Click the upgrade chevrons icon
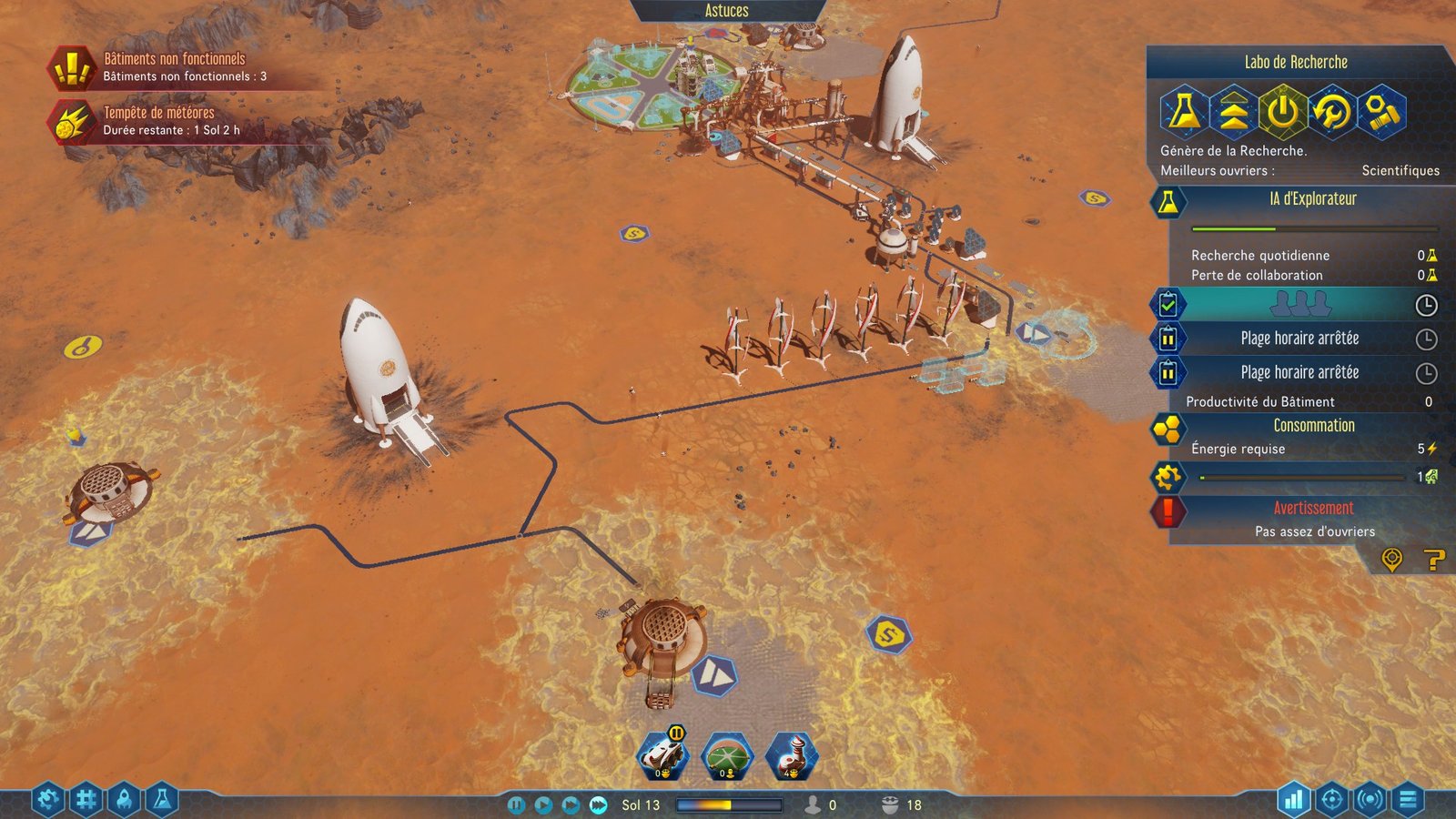Image resolution: width=1456 pixels, height=819 pixels. [x=1233, y=111]
